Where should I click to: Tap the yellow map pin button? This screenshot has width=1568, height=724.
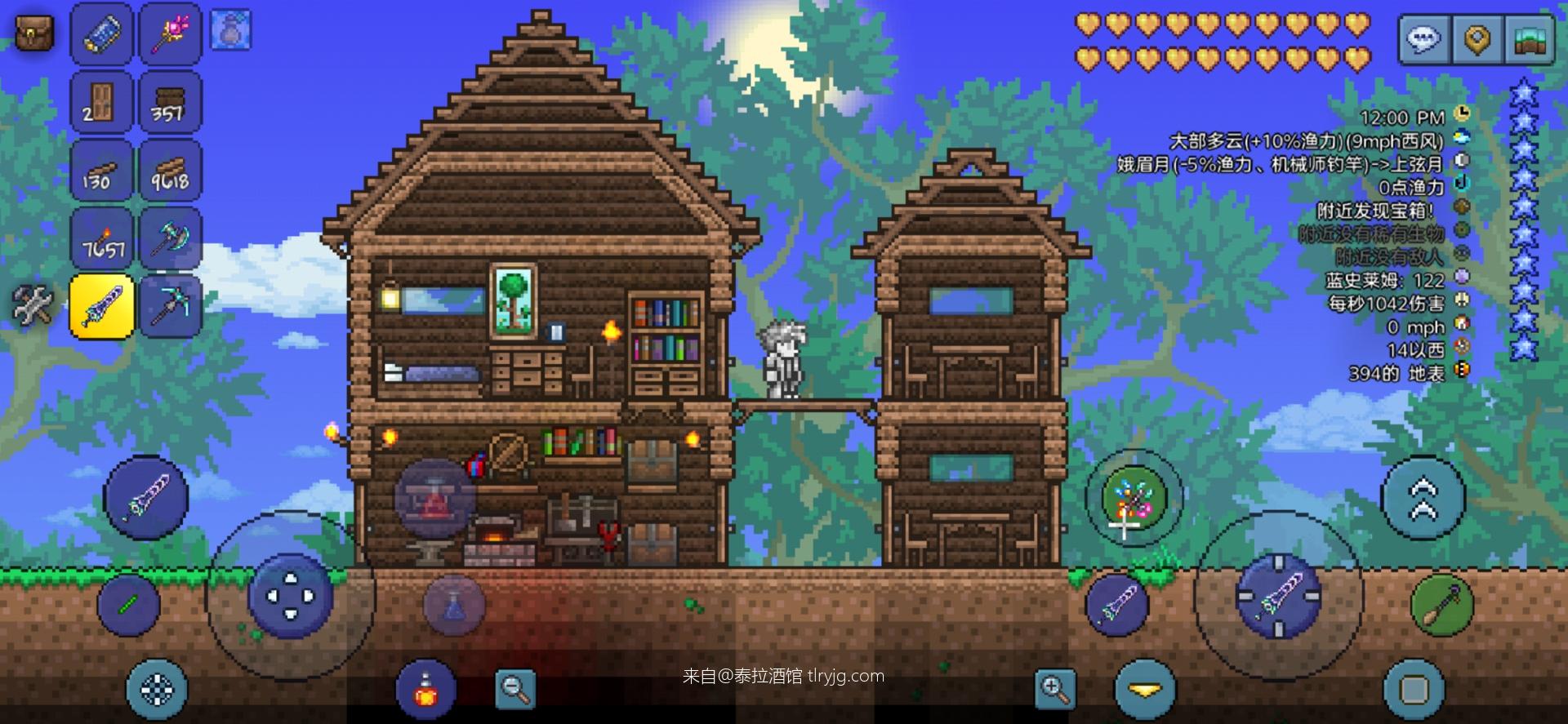click(x=1477, y=38)
